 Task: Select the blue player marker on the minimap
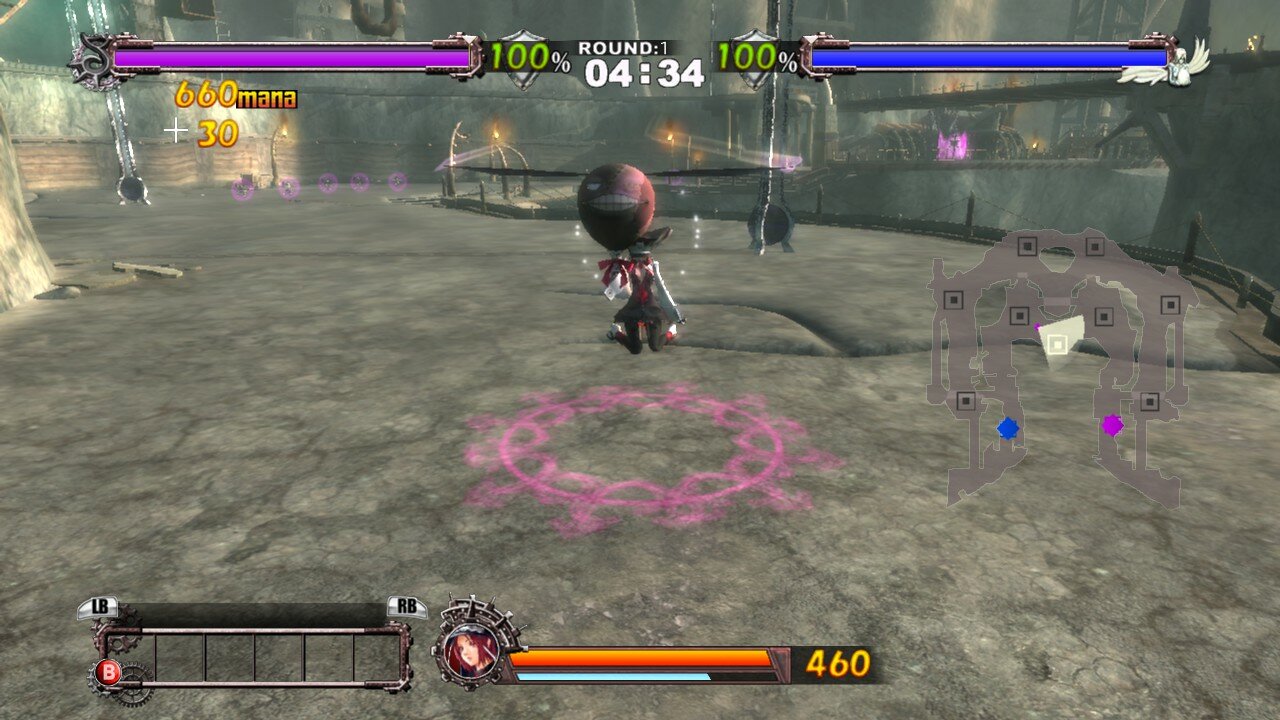pyautogui.click(x=1007, y=427)
